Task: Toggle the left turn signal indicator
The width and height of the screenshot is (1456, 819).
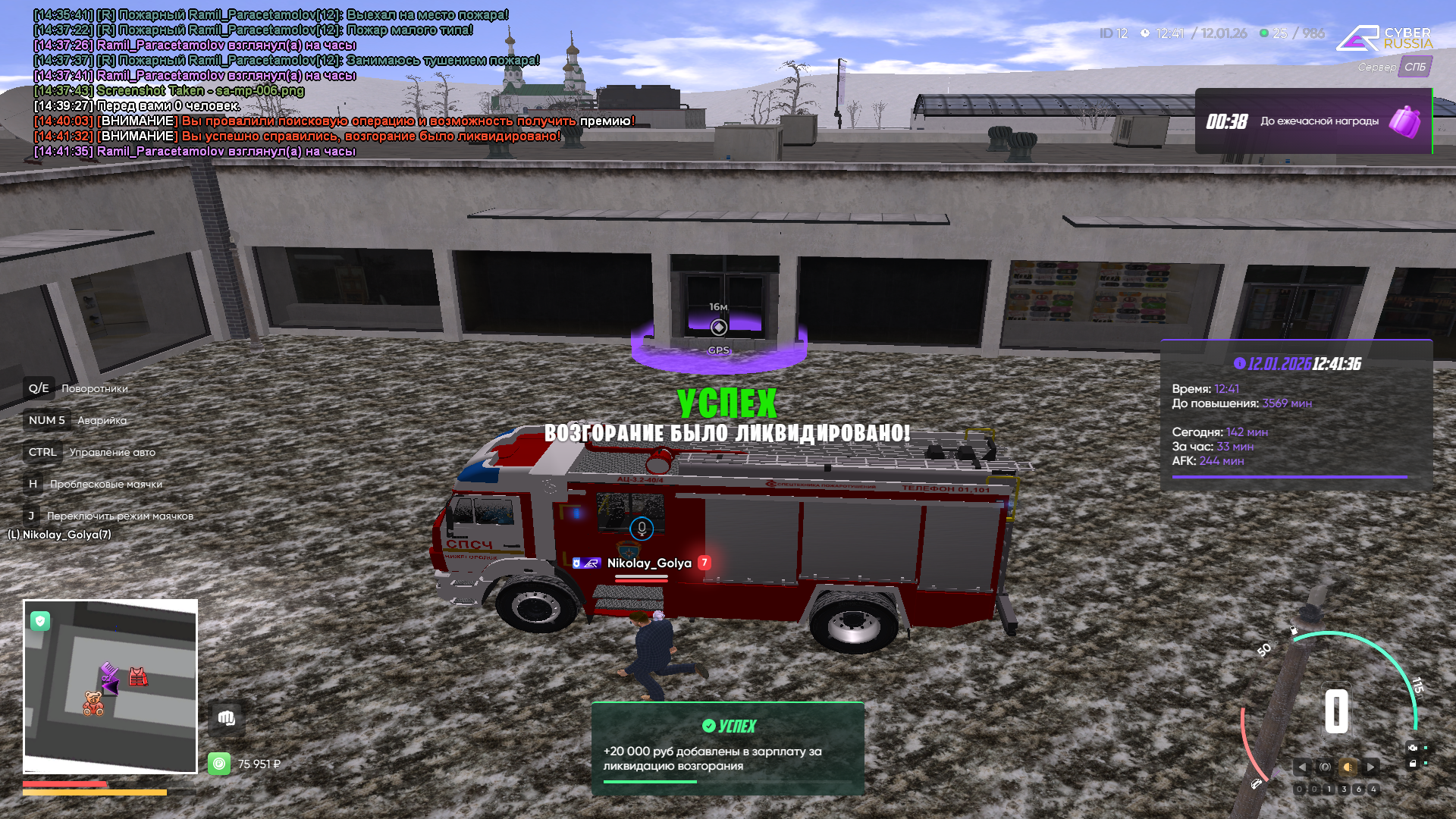Action: click(1302, 767)
